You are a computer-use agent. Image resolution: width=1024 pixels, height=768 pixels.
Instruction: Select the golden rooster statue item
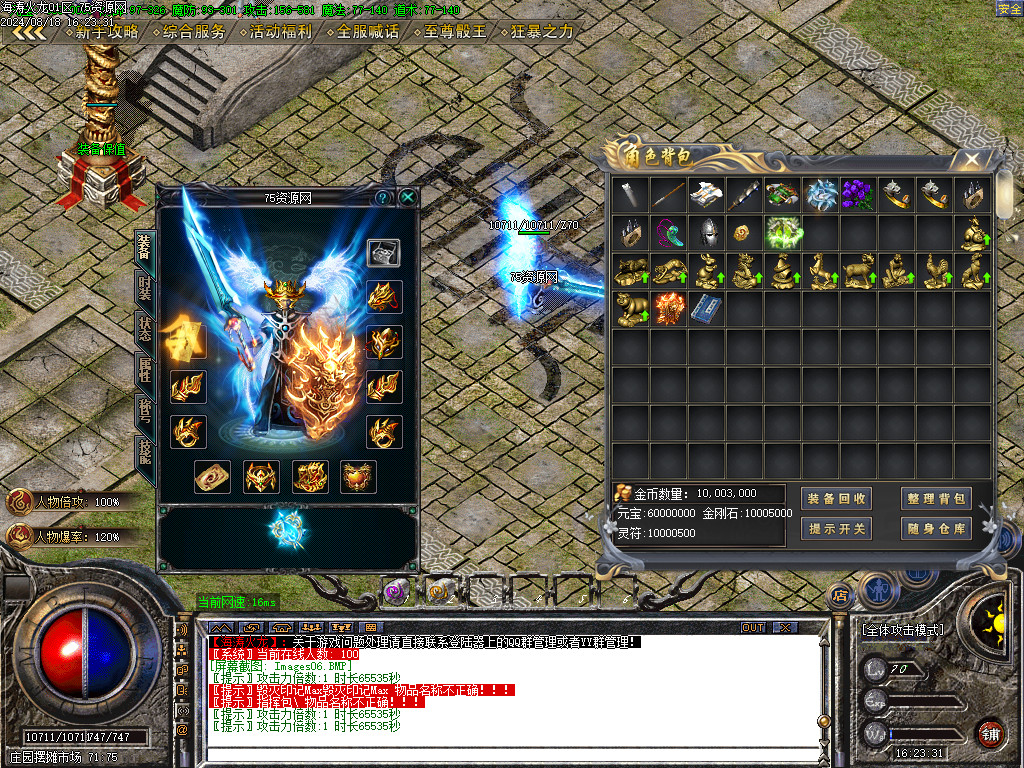tap(934, 270)
